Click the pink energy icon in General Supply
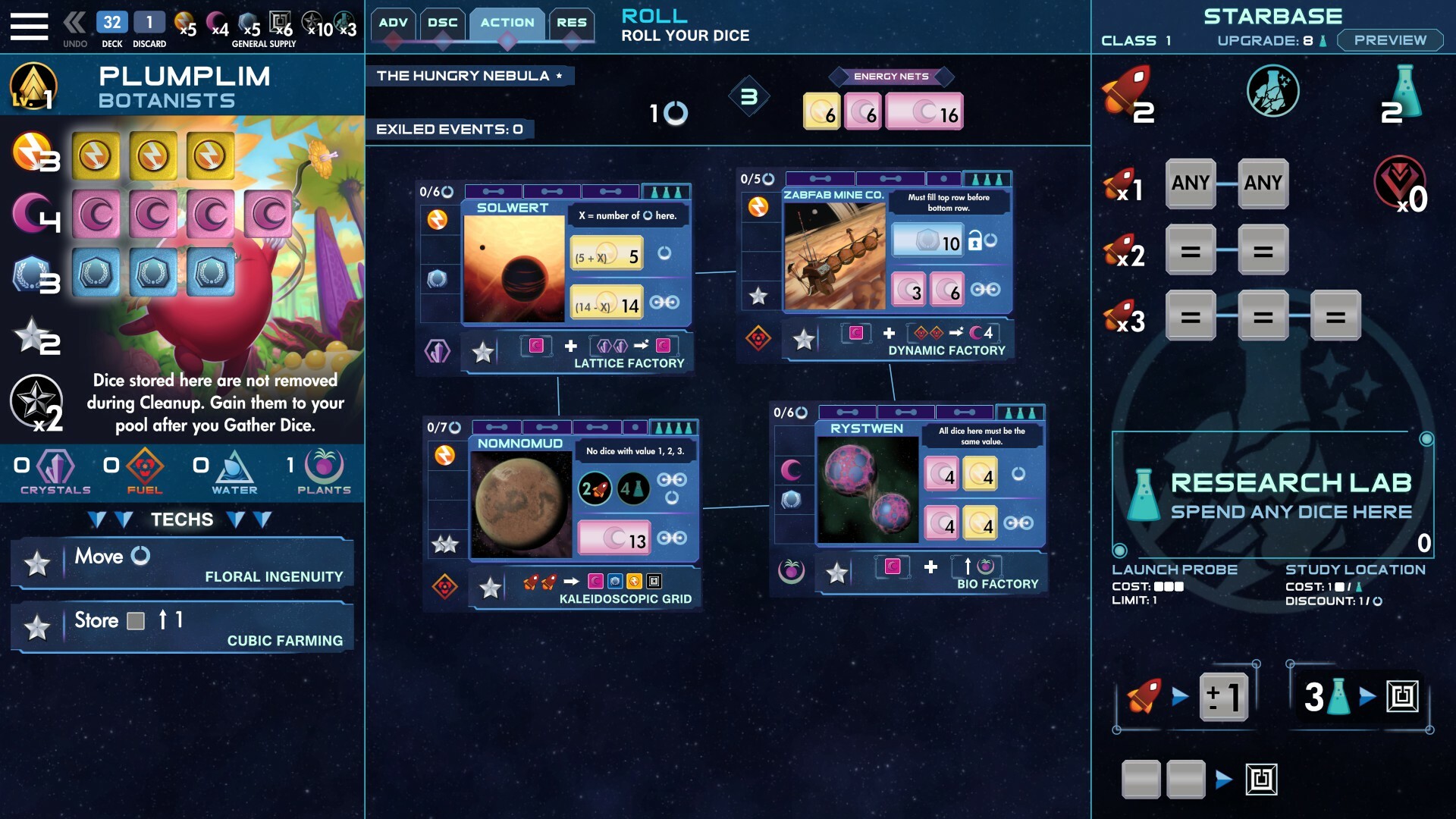 217,19
